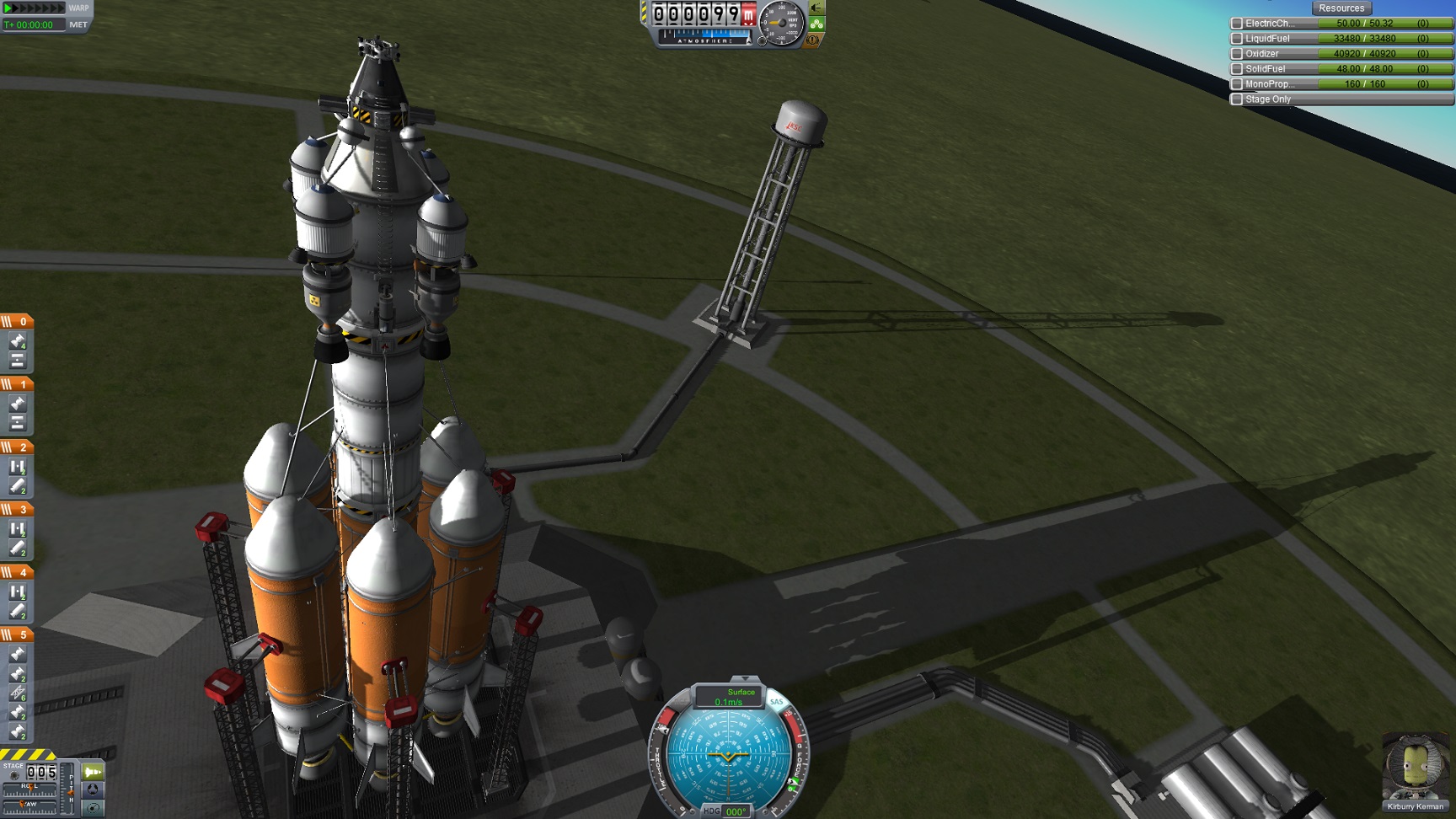Switch to staging mode with rocket icon

point(93,772)
